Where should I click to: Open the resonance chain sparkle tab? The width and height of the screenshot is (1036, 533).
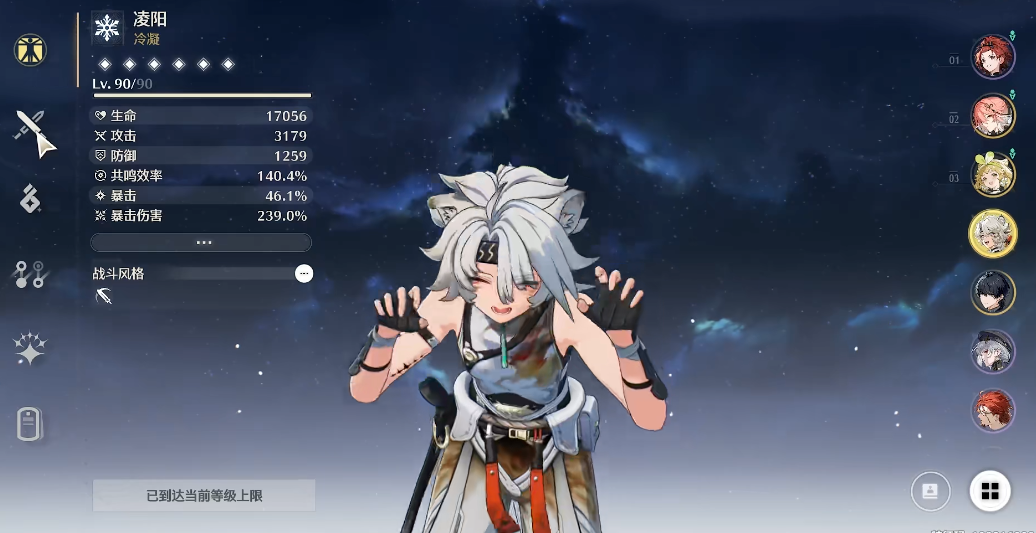(30, 349)
